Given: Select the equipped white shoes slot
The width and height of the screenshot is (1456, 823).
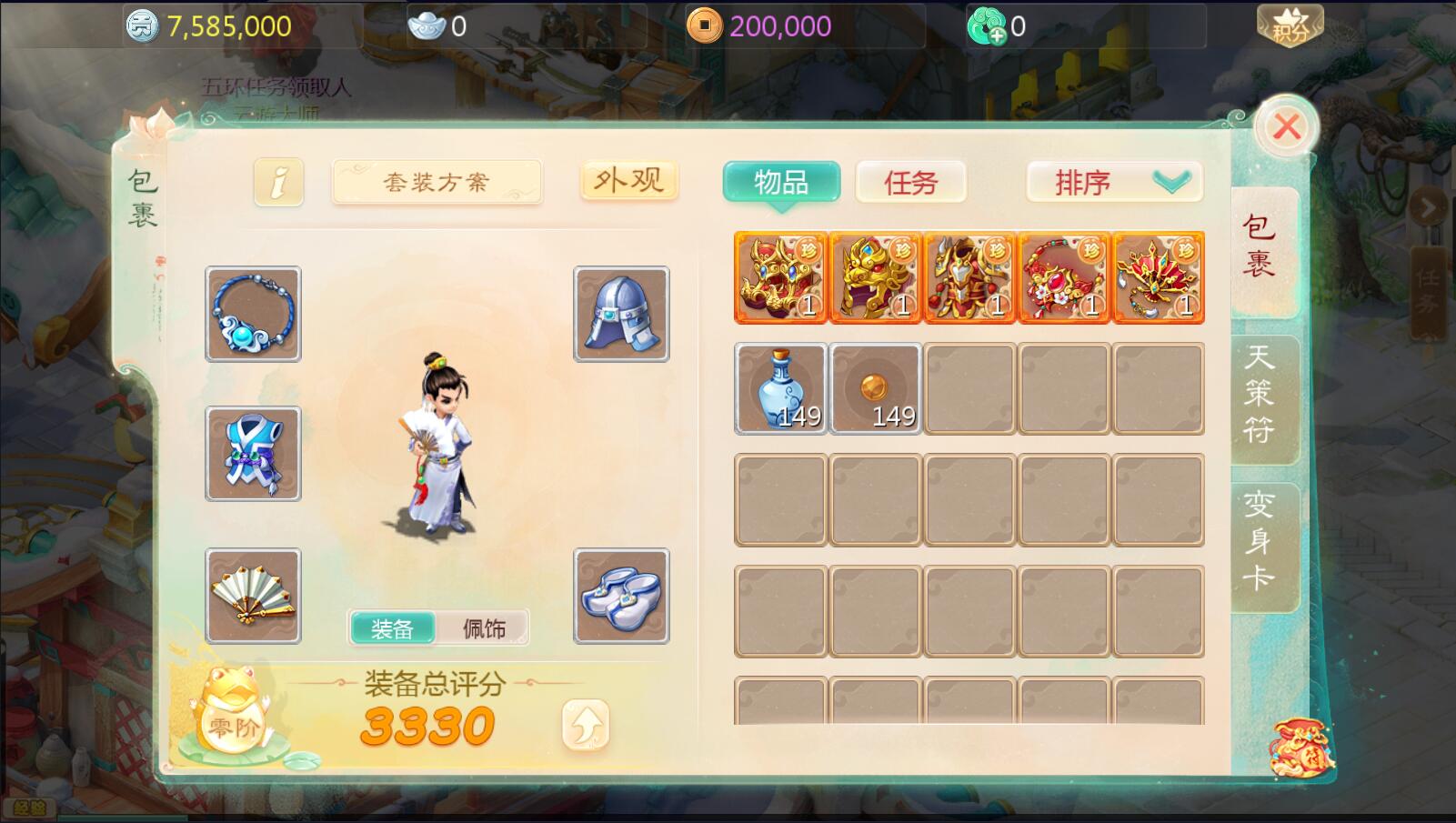Looking at the screenshot, I should tap(621, 596).
